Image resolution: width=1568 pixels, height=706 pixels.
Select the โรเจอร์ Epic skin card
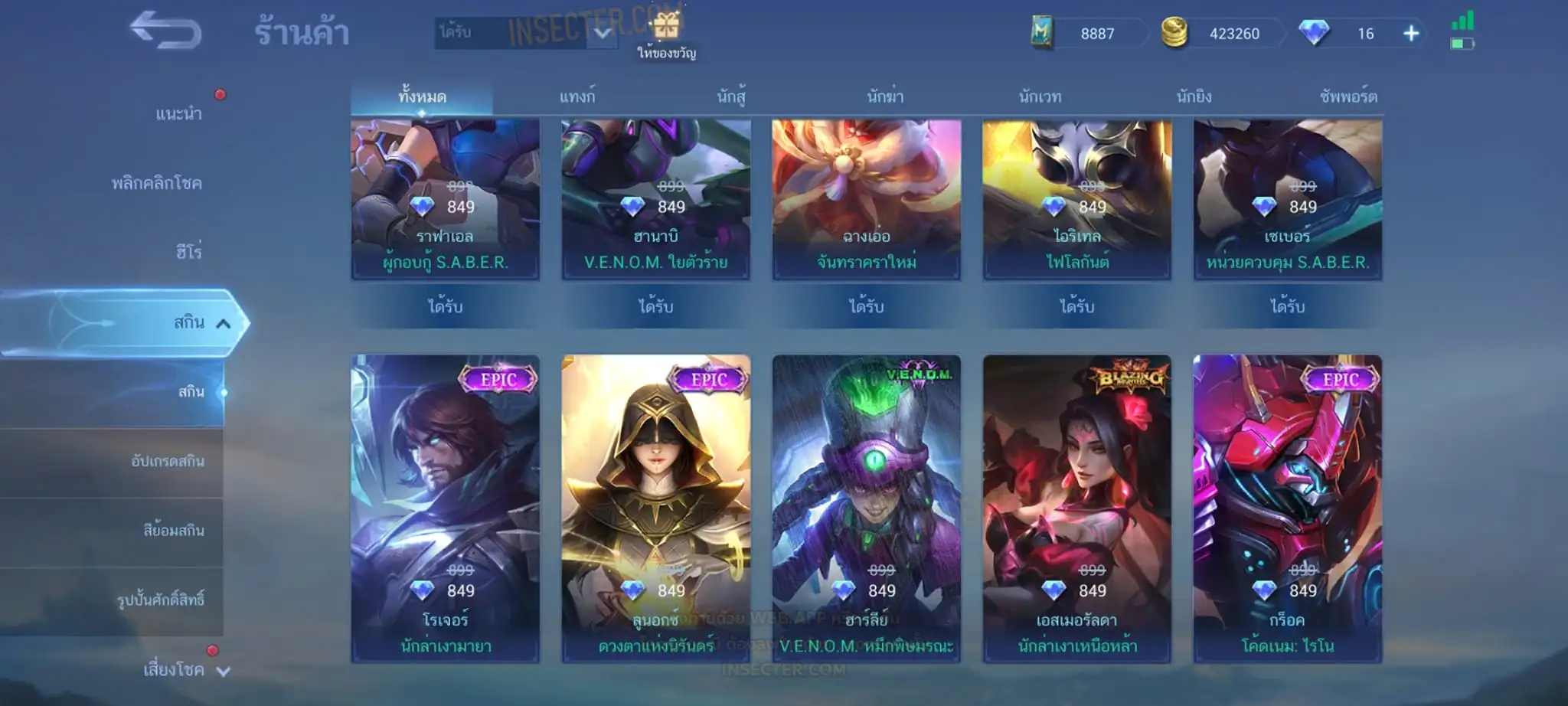coord(445,508)
